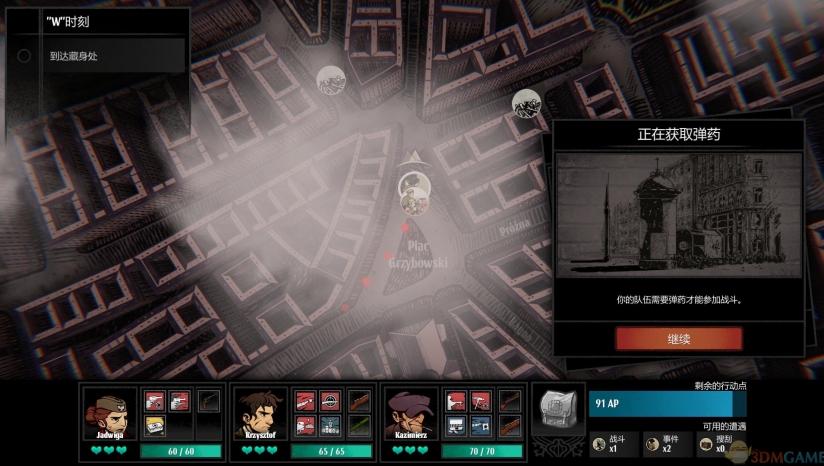Click the 继续 continue button
This screenshot has width=824, height=466.
(678, 338)
